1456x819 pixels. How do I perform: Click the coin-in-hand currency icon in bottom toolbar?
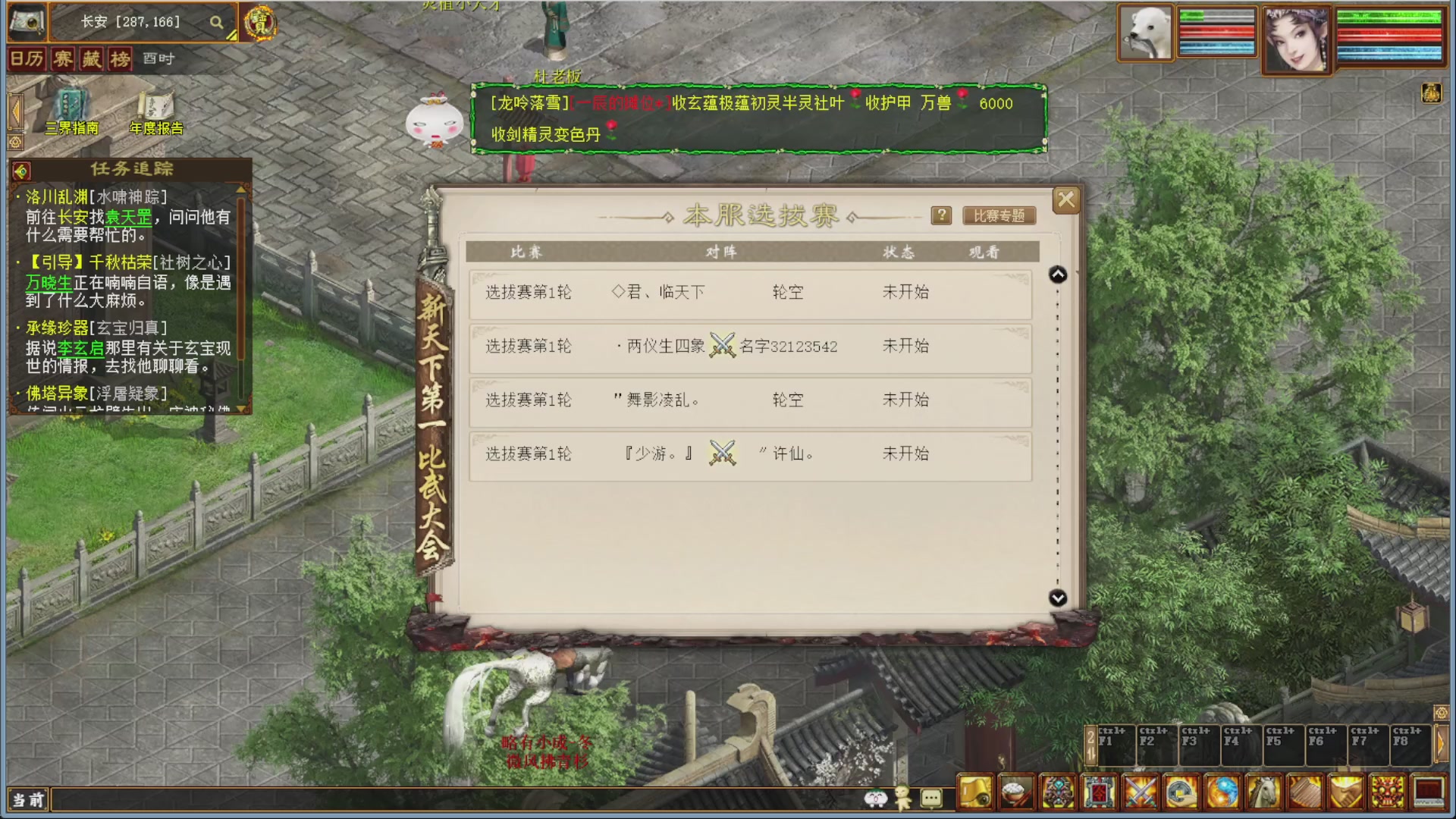[x=1180, y=792]
